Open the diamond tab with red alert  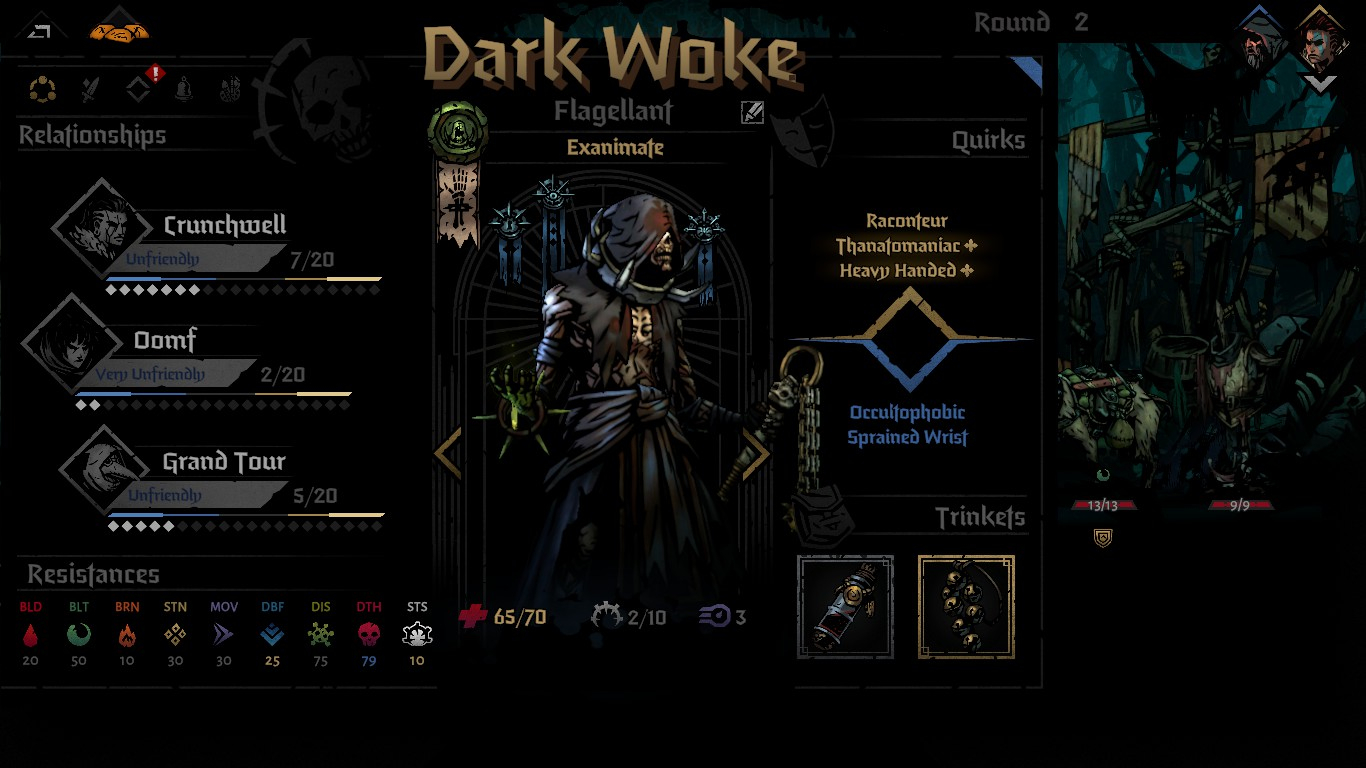[140, 88]
